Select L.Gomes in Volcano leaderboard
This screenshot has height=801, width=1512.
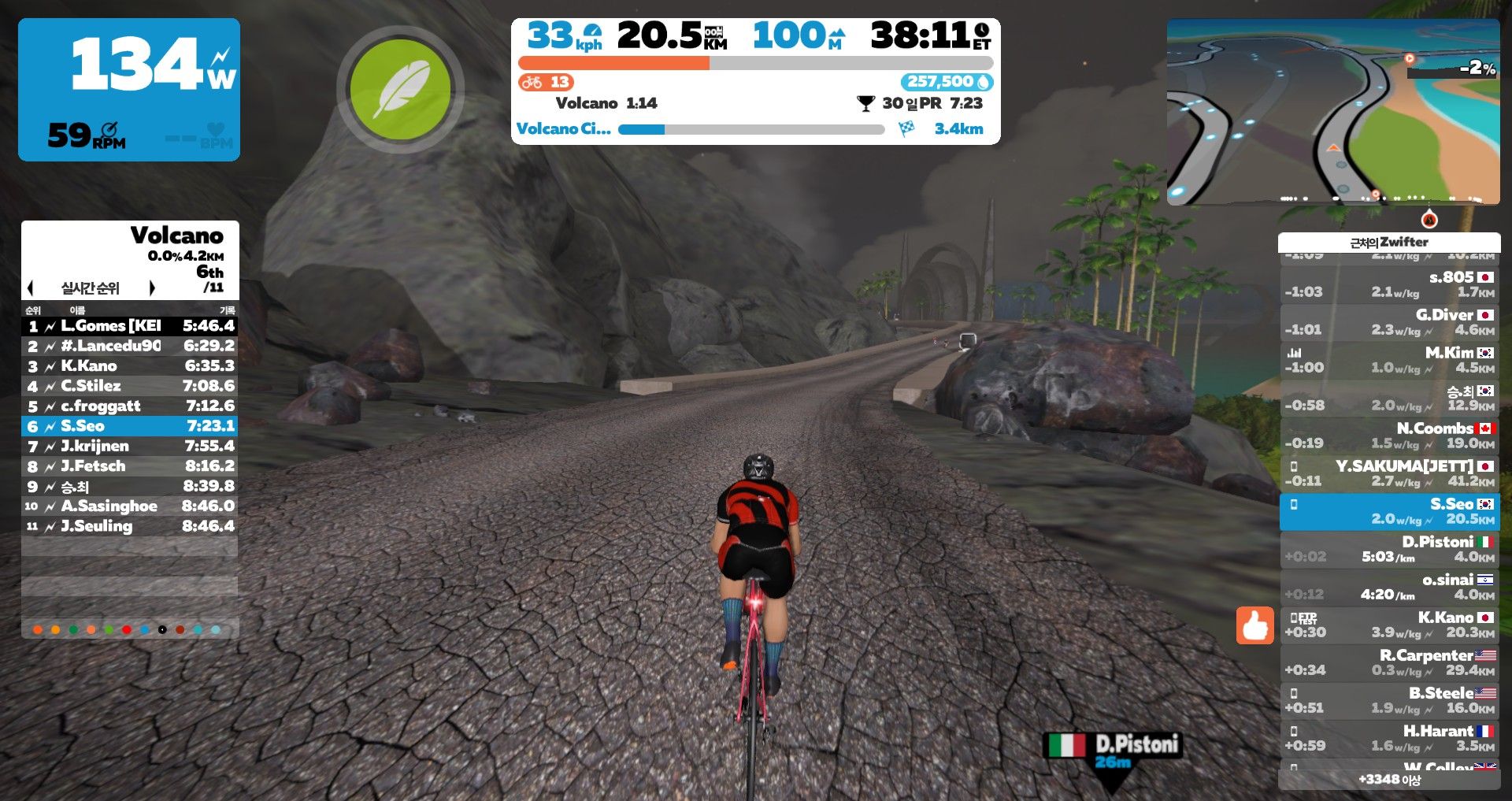click(x=130, y=326)
